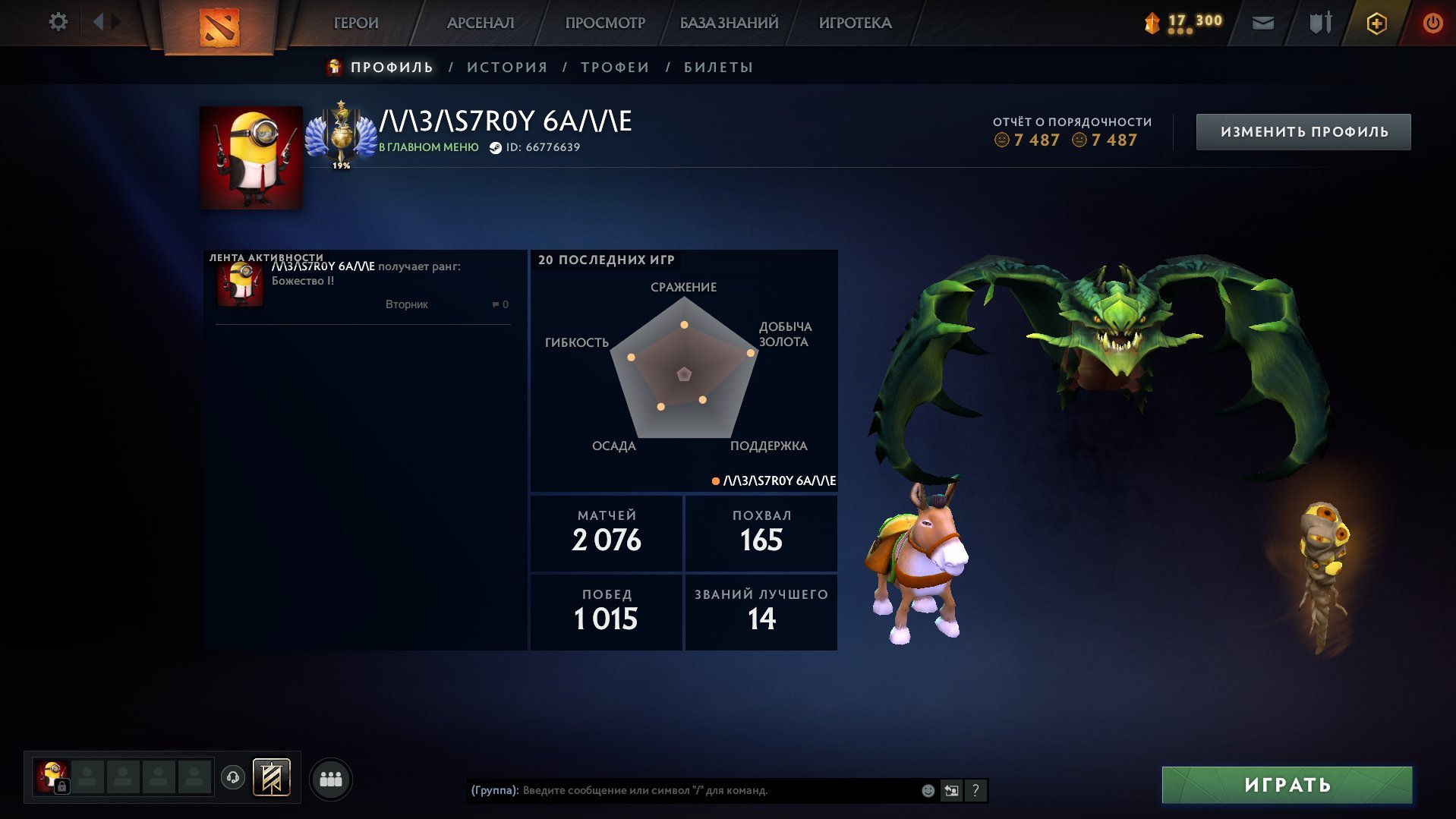
Task: Open the chat emoticon picker
Action: 928,790
